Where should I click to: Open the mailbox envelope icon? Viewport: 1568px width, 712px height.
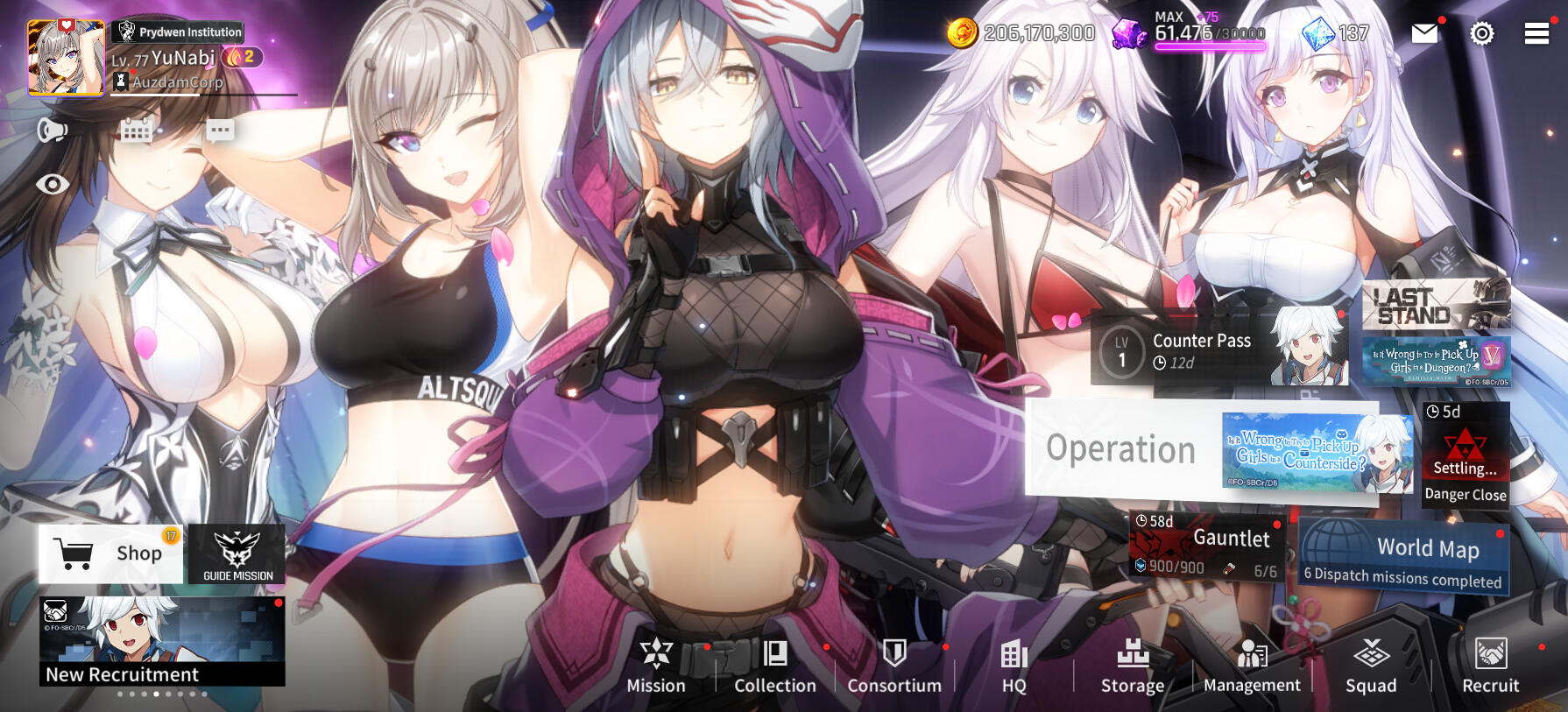(x=1425, y=33)
